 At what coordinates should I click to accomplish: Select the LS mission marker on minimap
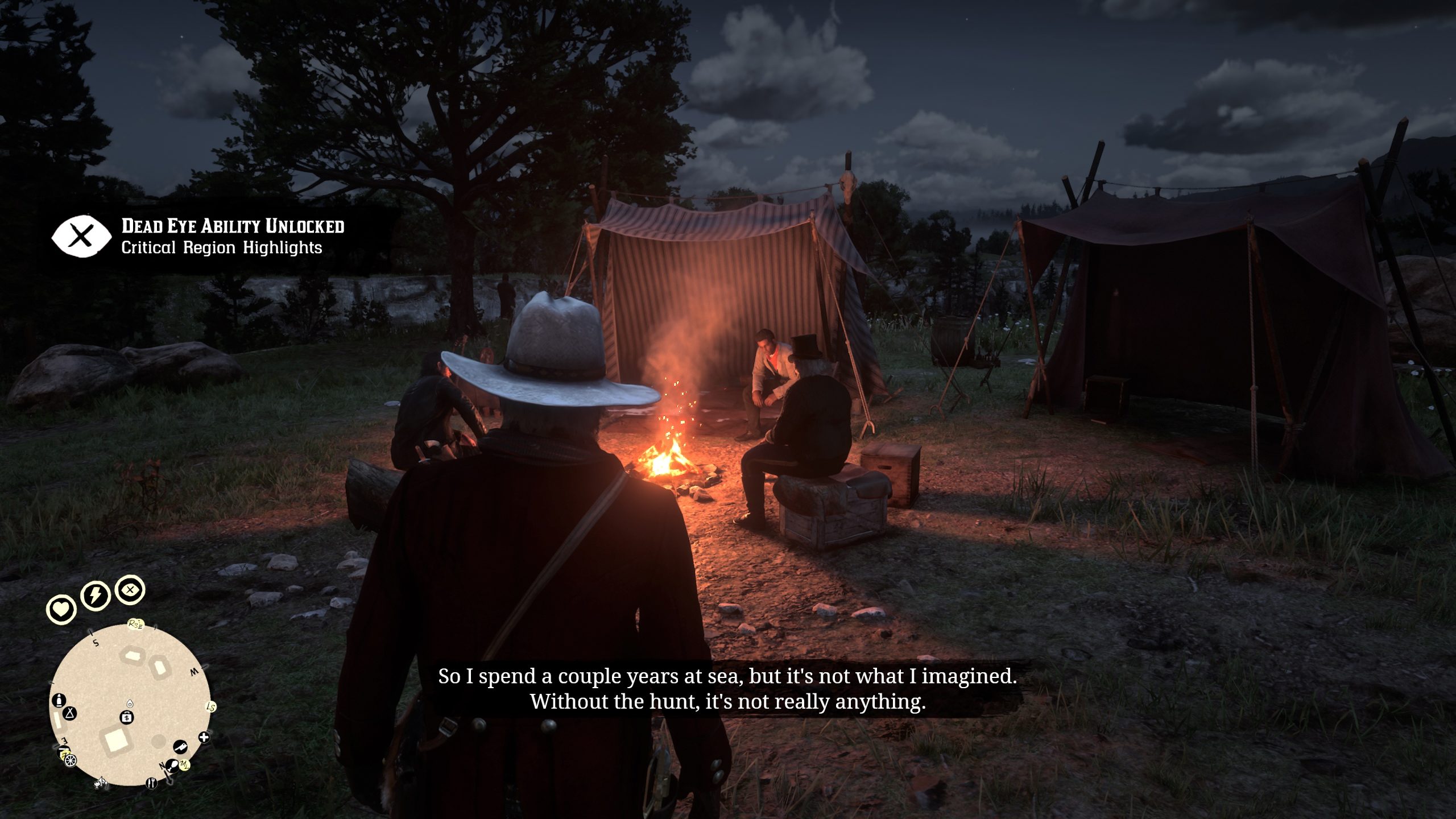click(211, 707)
